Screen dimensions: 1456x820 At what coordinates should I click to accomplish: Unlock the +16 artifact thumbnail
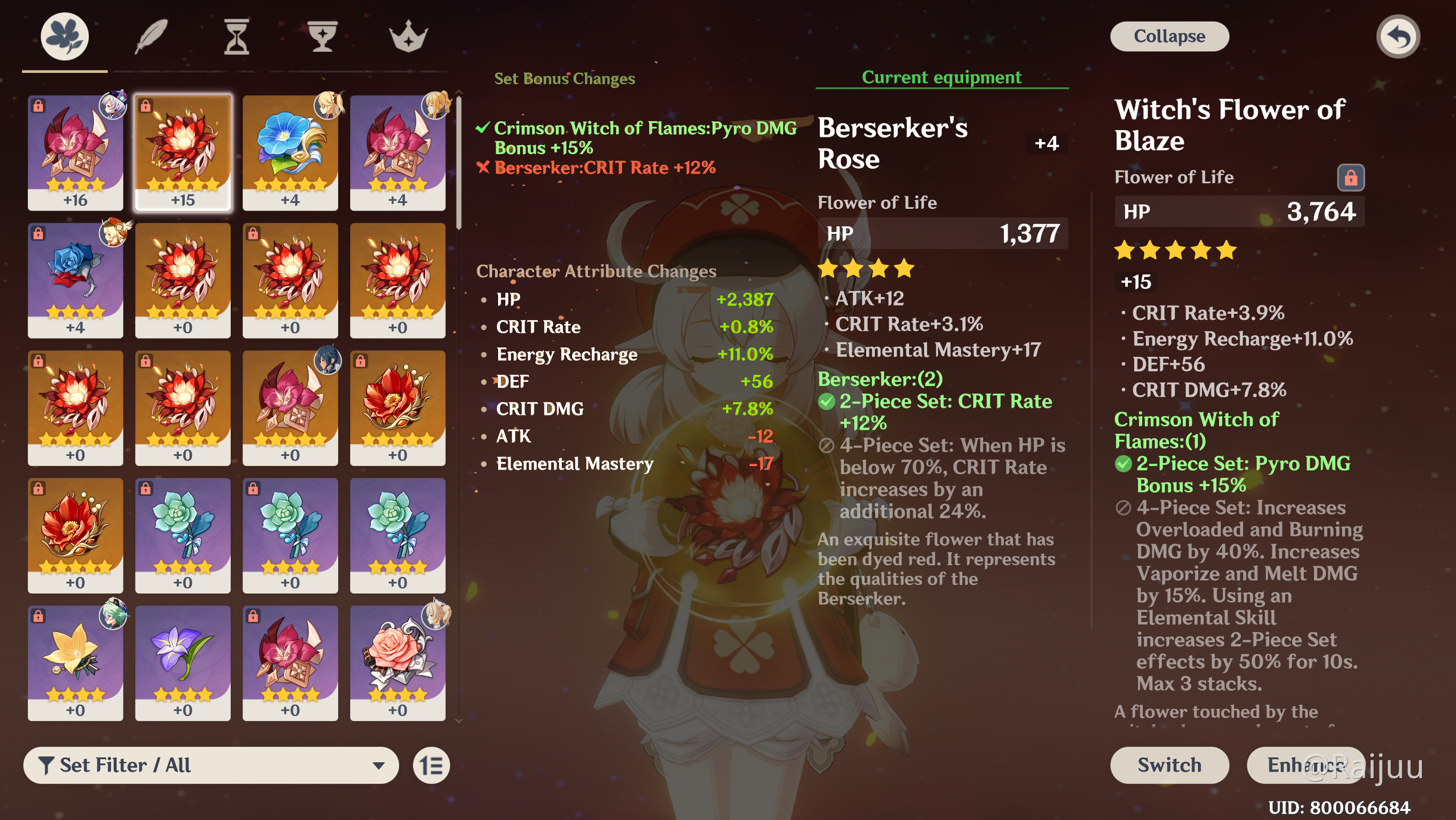point(38,105)
